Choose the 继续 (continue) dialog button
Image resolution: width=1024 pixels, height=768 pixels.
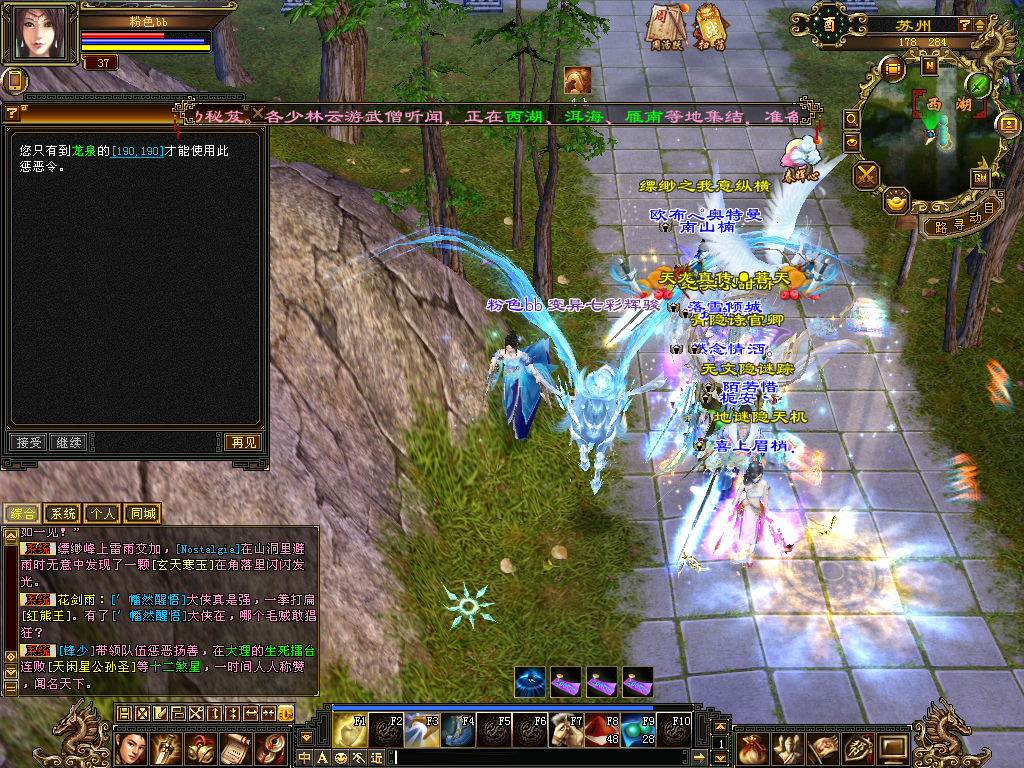(x=69, y=442)
